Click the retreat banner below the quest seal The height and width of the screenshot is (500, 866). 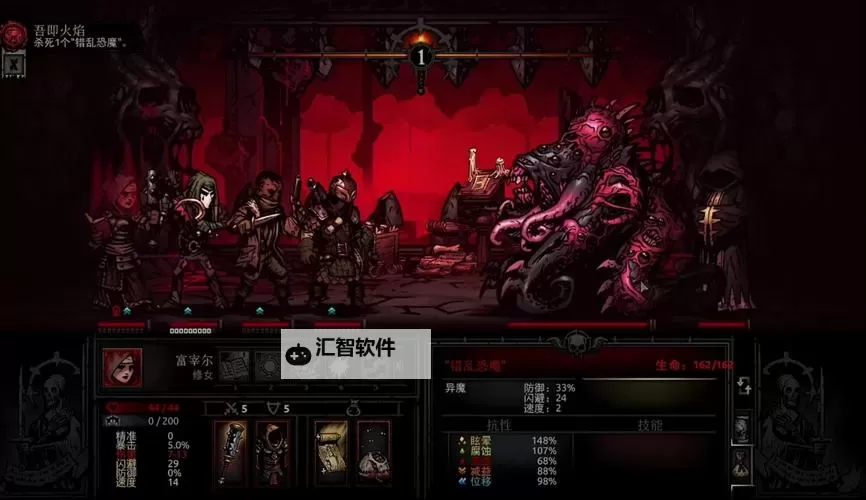click(12, 64)
